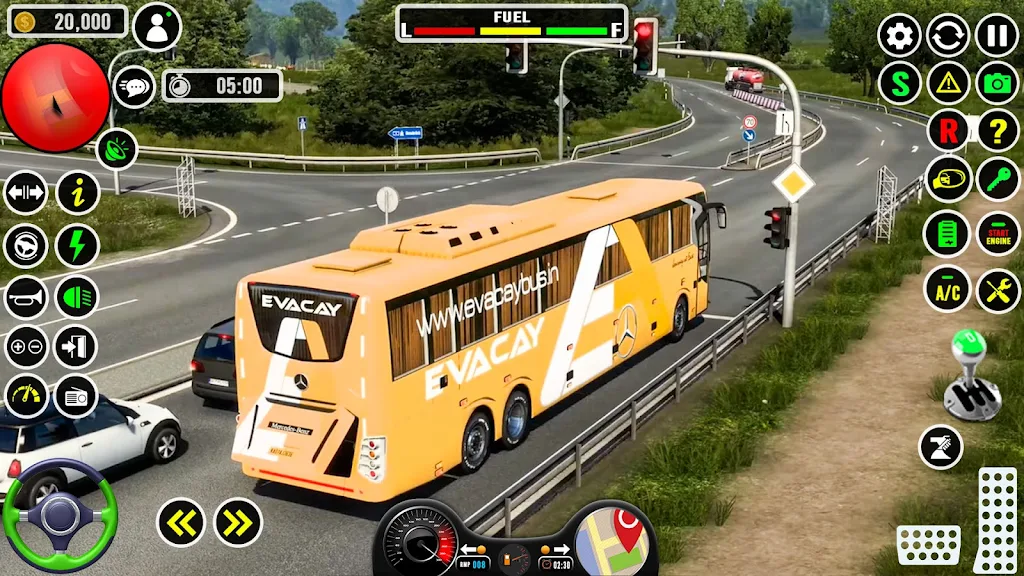The image size is (1024, 576).
Task: Open the settings gear menu
Action: tap(899, 35)
